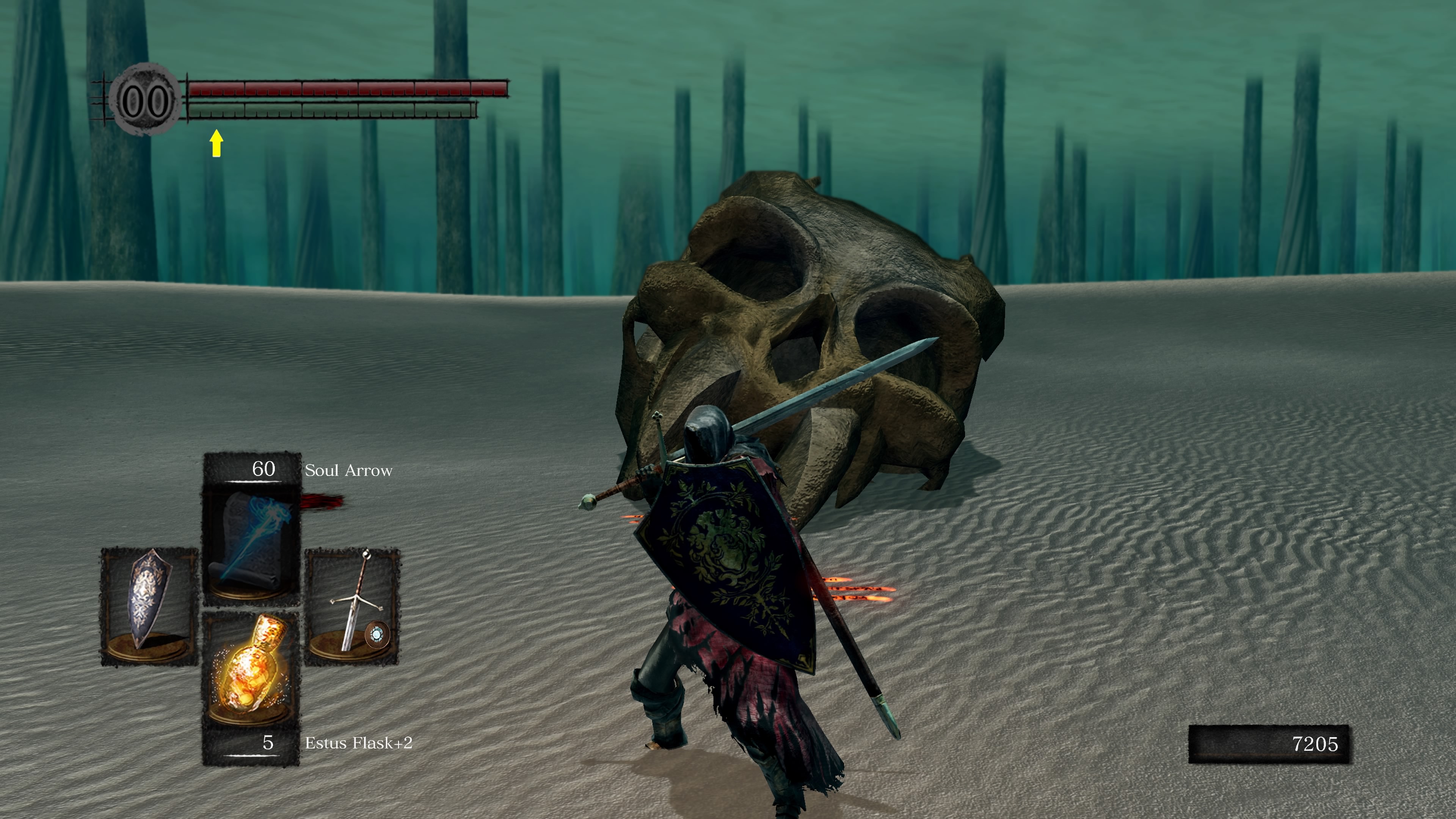Select the Soul Arrow spell slot
1456x819 pixels.
click(251, 543)
